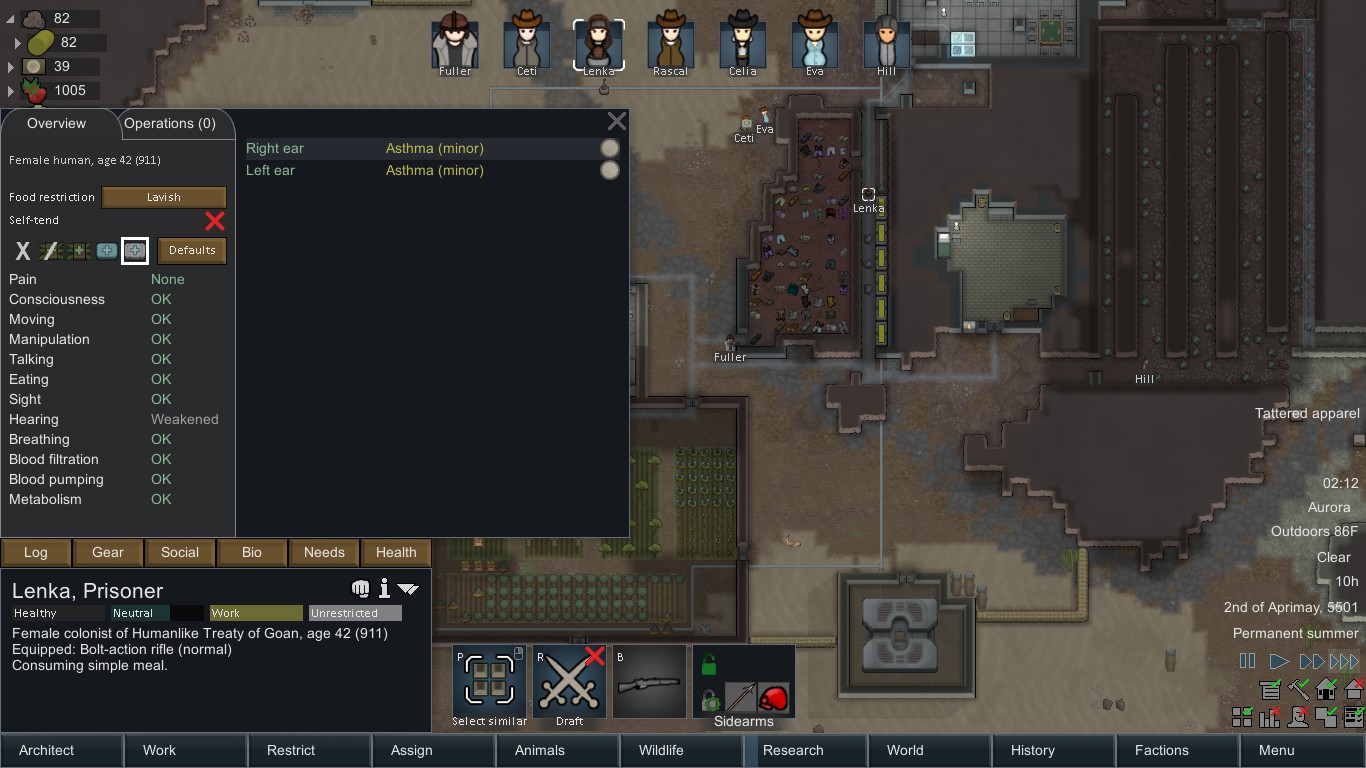
Task: Click Rascal's portrait in the colonist bar
Action: pos(670,40)
